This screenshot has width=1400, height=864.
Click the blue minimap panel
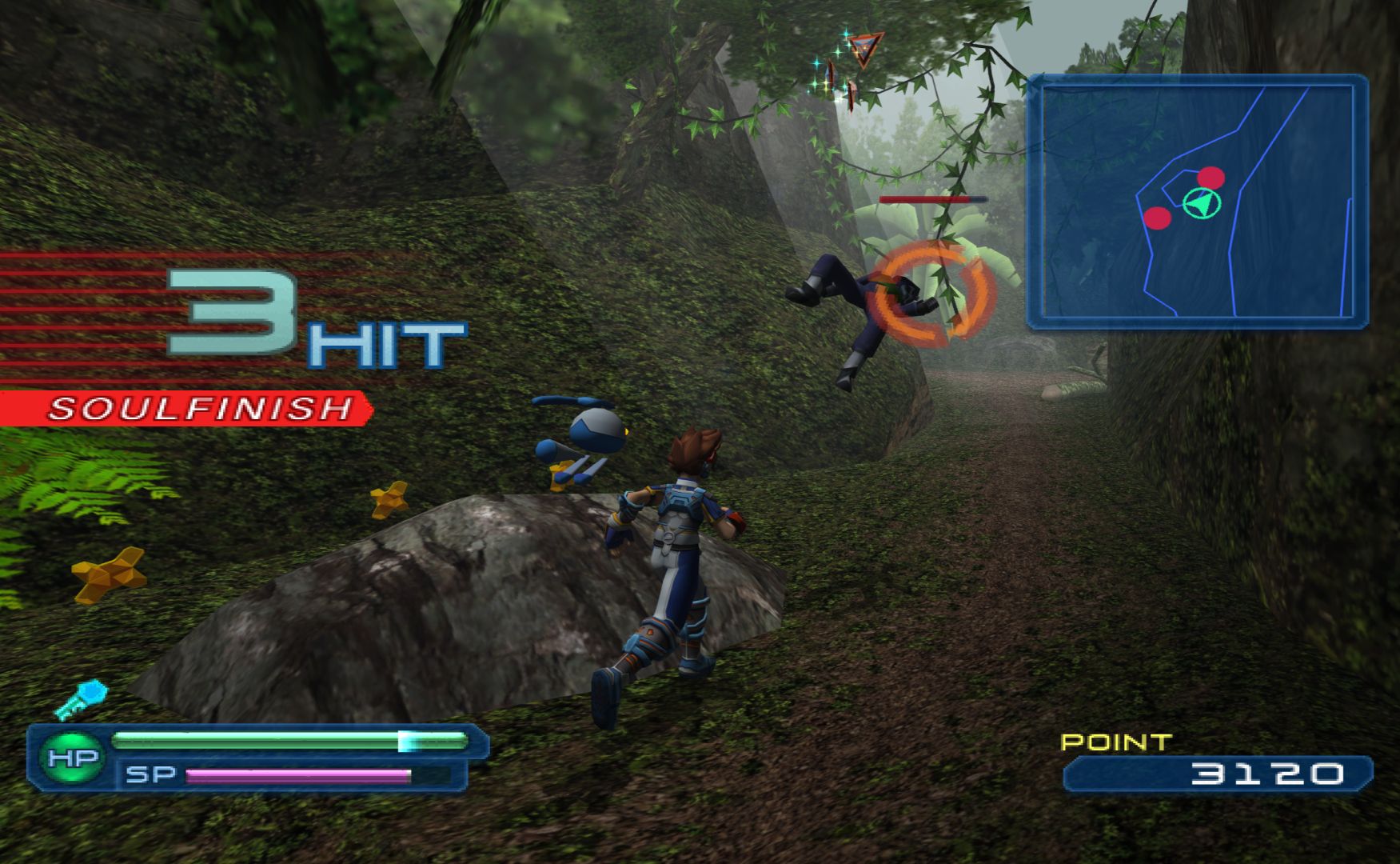[x=1197, y=202]
